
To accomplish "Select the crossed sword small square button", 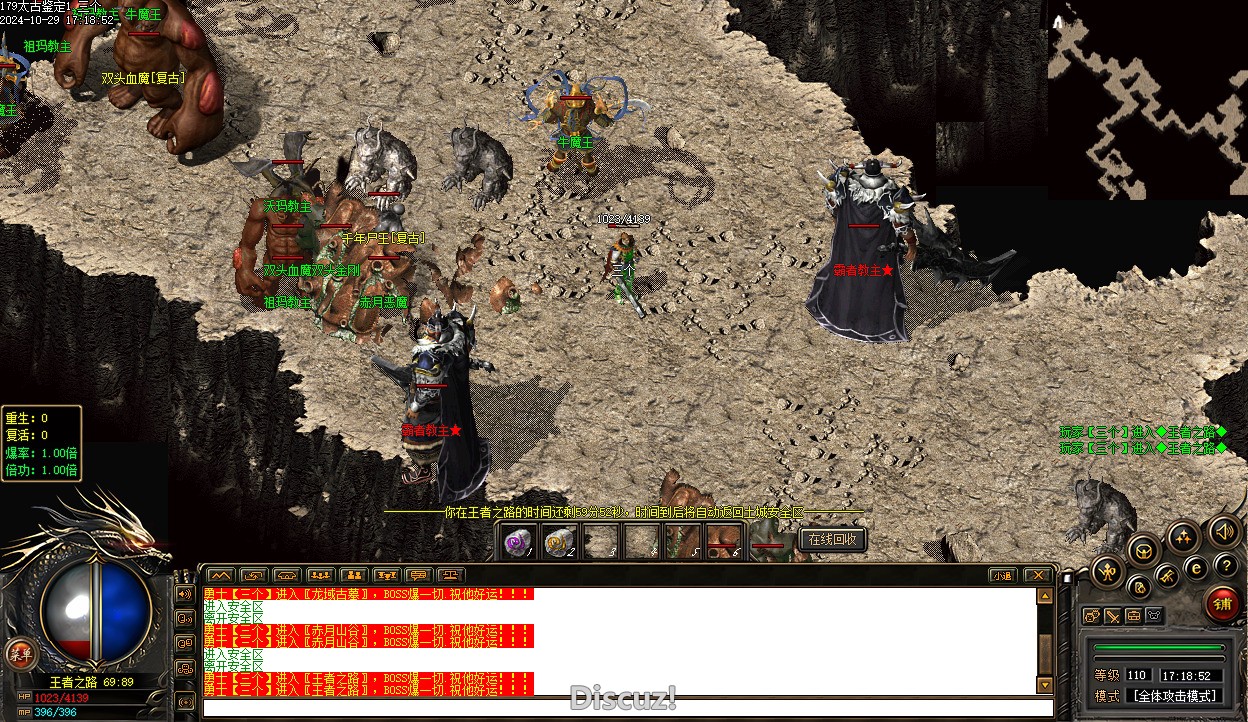I will coord(1112,616).
